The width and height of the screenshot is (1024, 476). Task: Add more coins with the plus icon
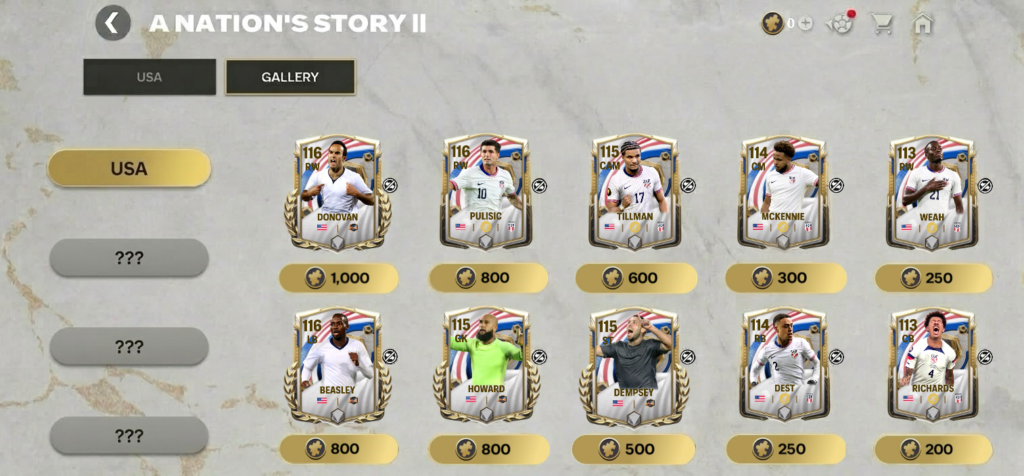click(x=805, y=23)
